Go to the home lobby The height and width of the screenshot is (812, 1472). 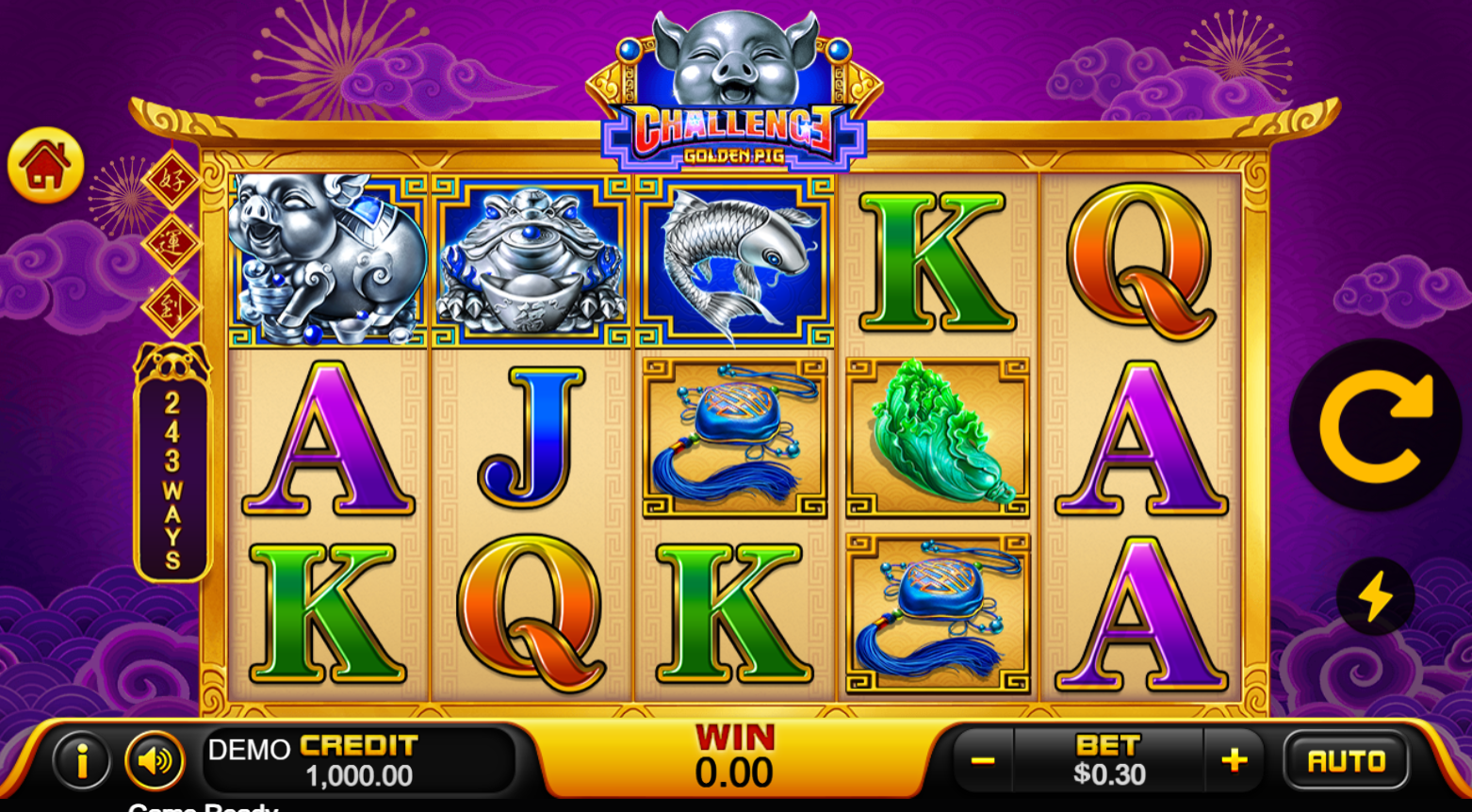tap(45, 166)
